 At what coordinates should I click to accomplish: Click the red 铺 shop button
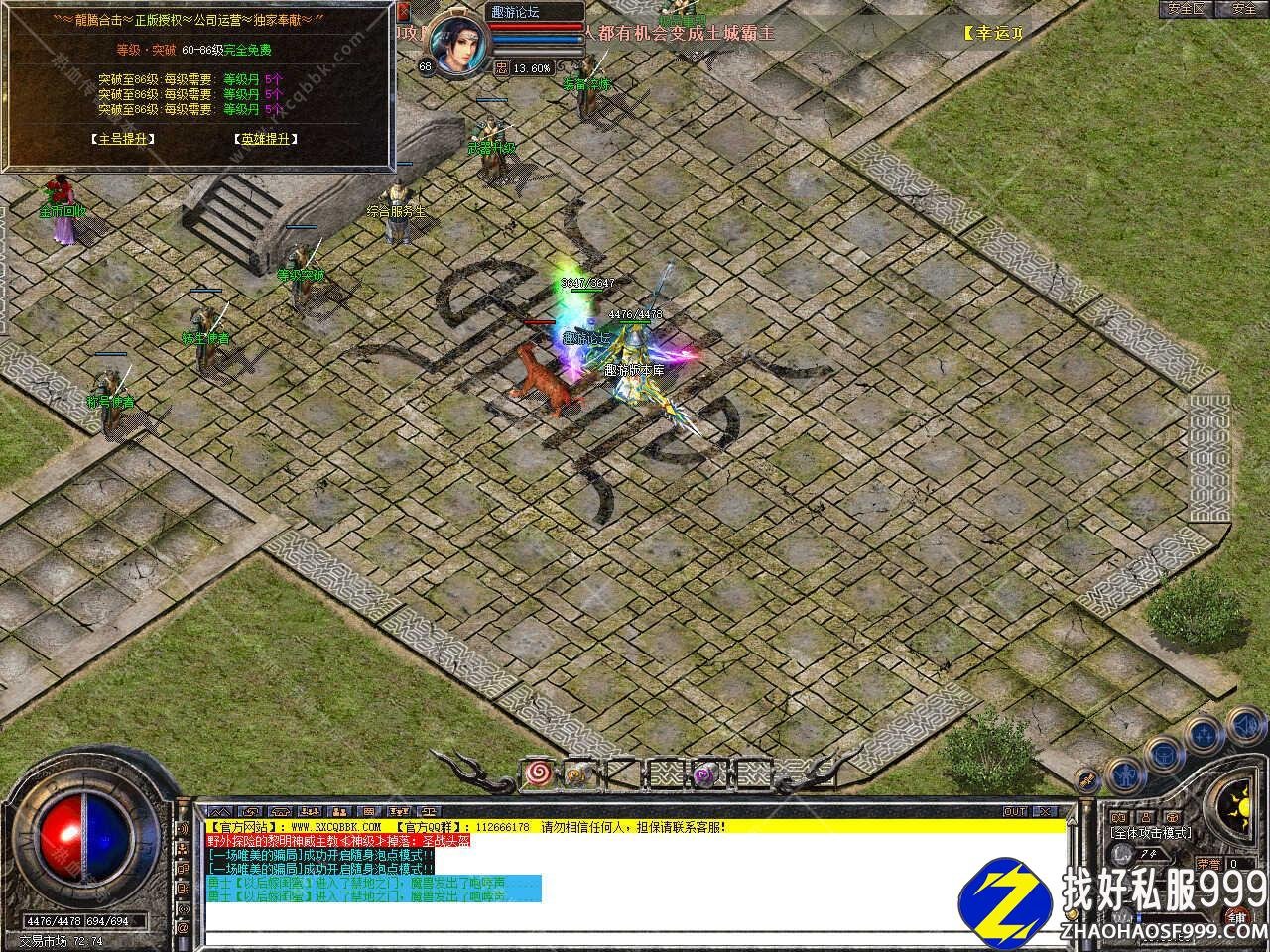point(1239,917)
